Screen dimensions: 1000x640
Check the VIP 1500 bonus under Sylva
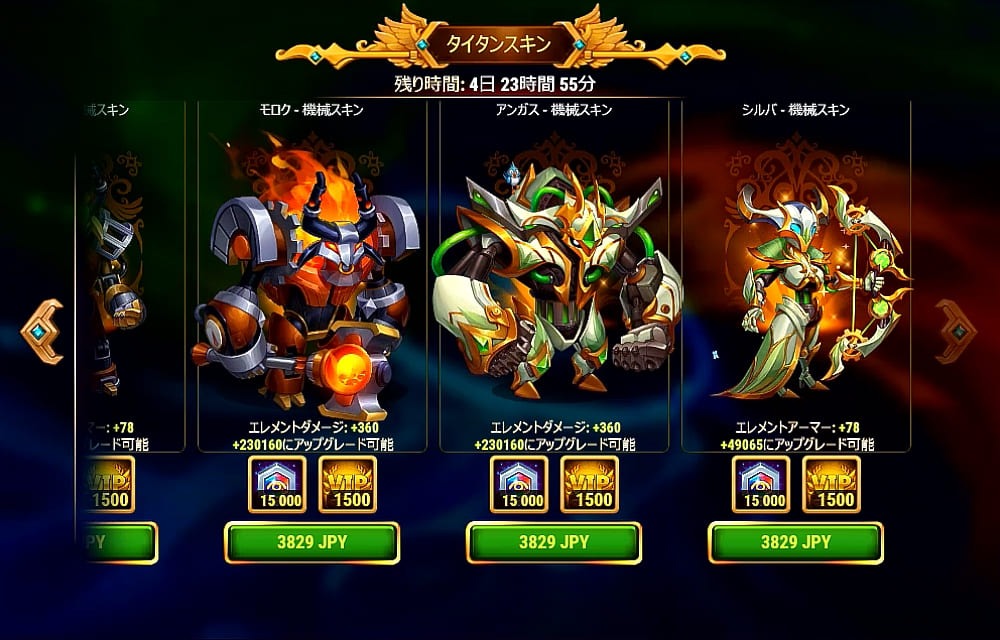(831, 484)
